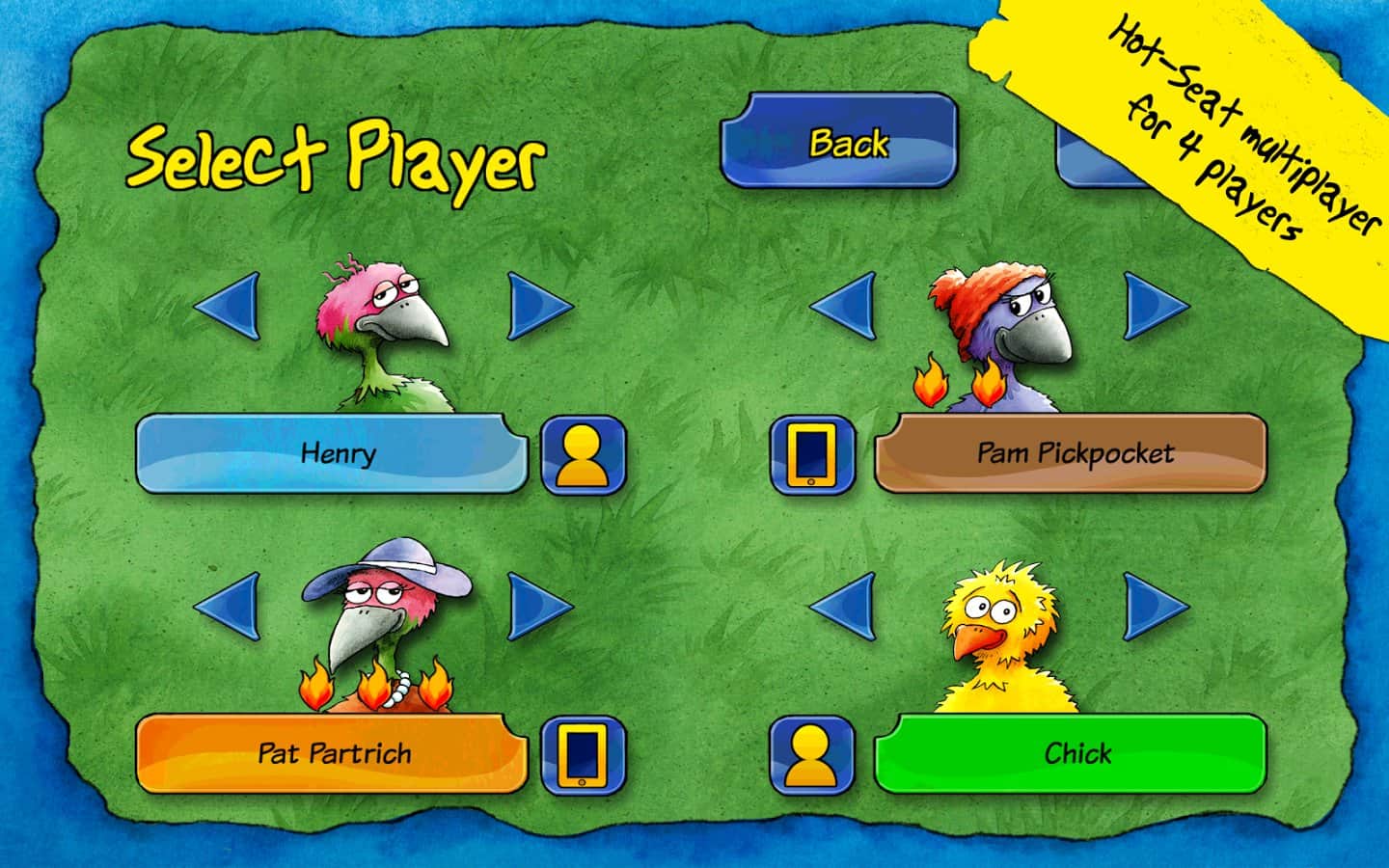Switch Pat Partrich's character using left arrow

click(229, 607)
